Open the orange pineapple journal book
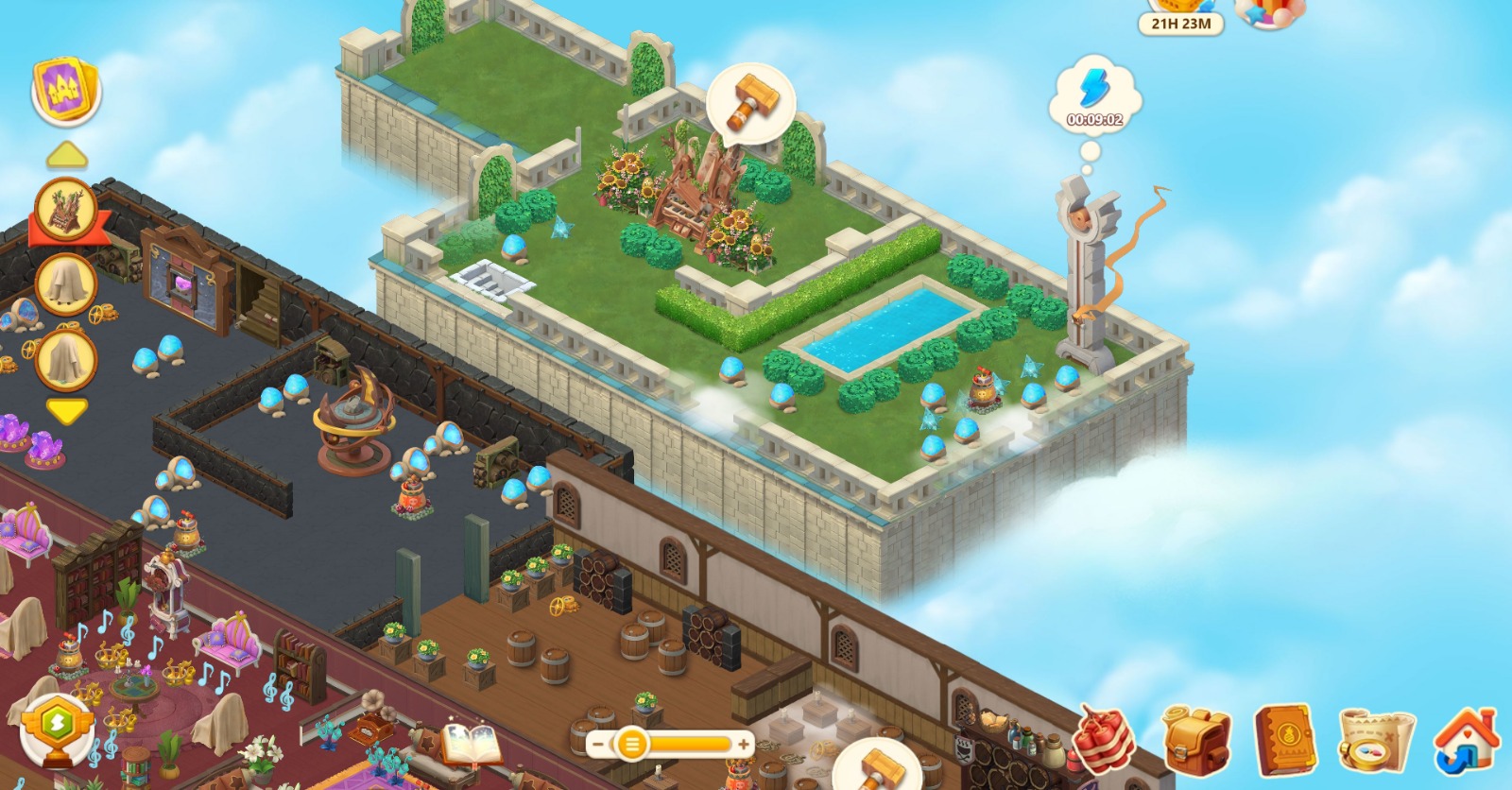1512x790 pixels. click(1284, 741)
